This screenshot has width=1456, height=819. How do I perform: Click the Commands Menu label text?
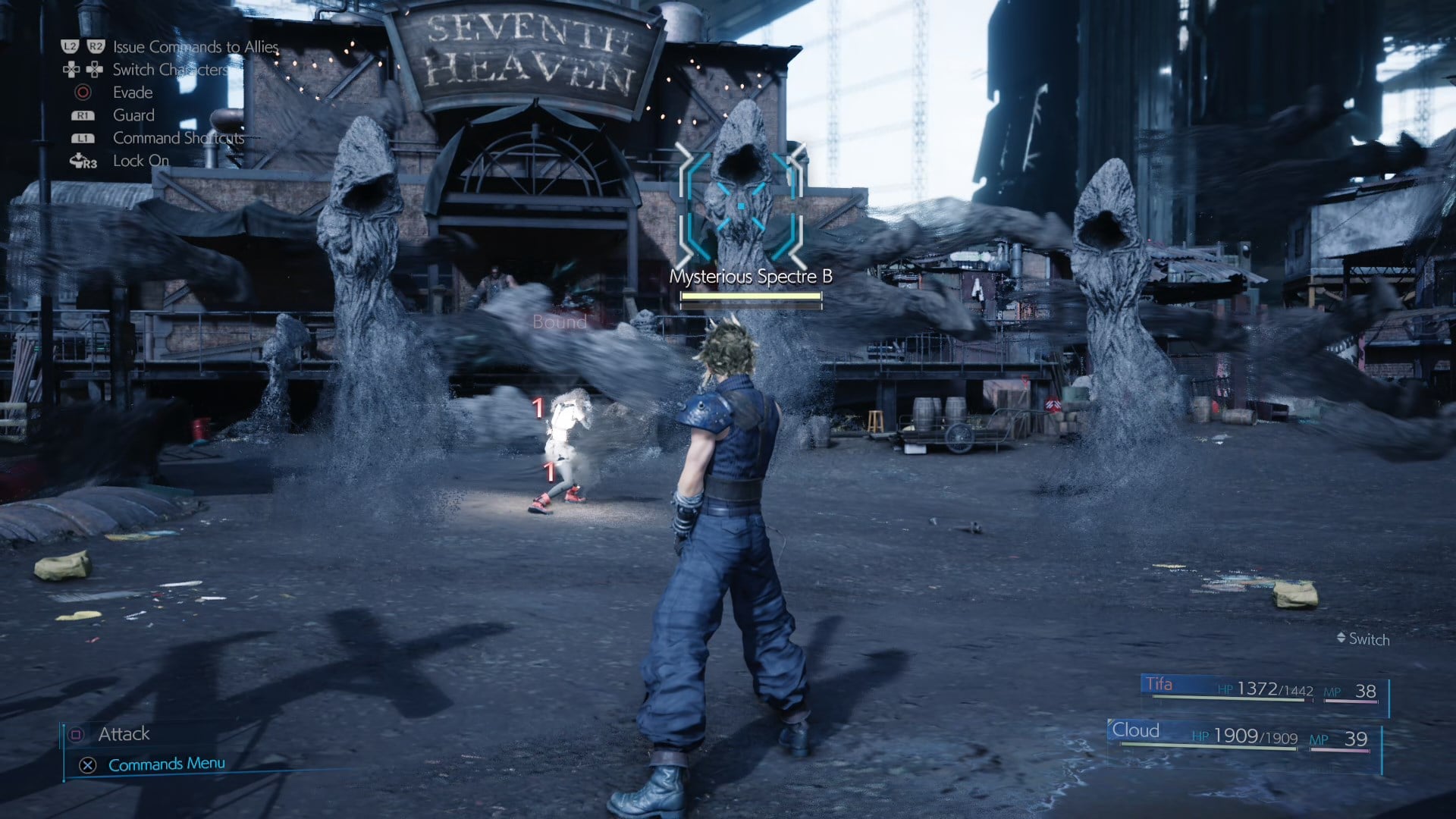point(165,764)
